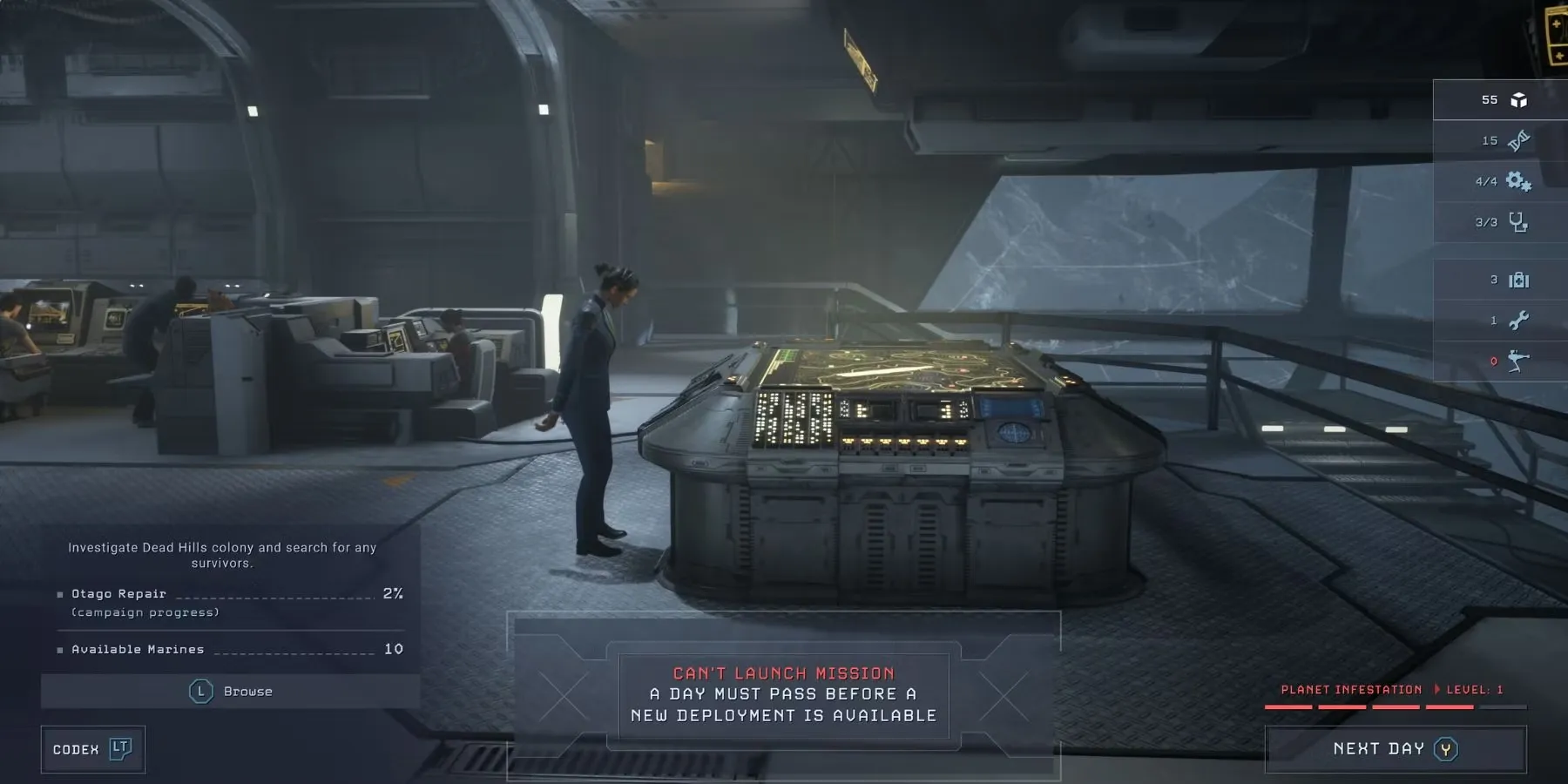Browse available marines
The width and height of the screenshot is (1568, 784).
tap(231, 692)
